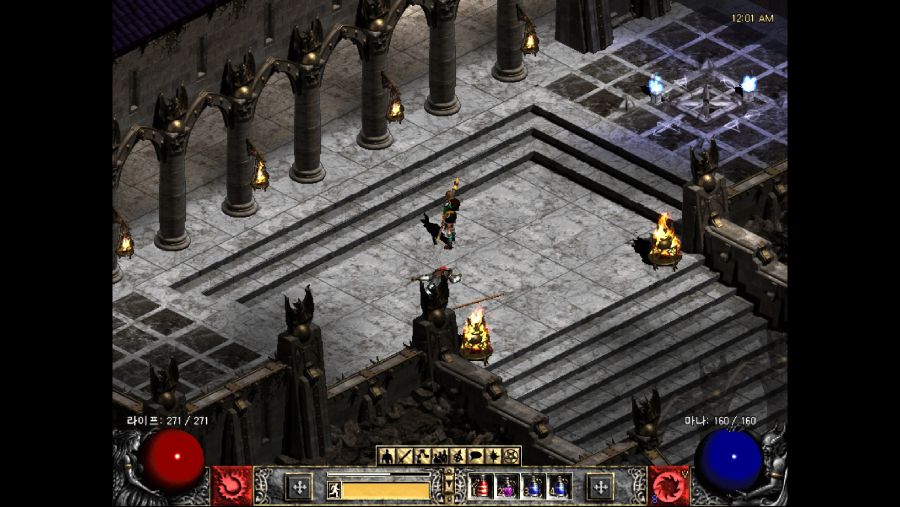Open the message log speech bubble
900x507 pixels.
click(476, 456)
